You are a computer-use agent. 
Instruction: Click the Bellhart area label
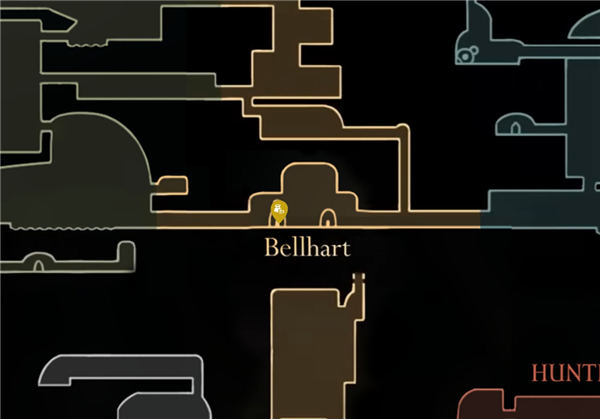coord(307,248)
